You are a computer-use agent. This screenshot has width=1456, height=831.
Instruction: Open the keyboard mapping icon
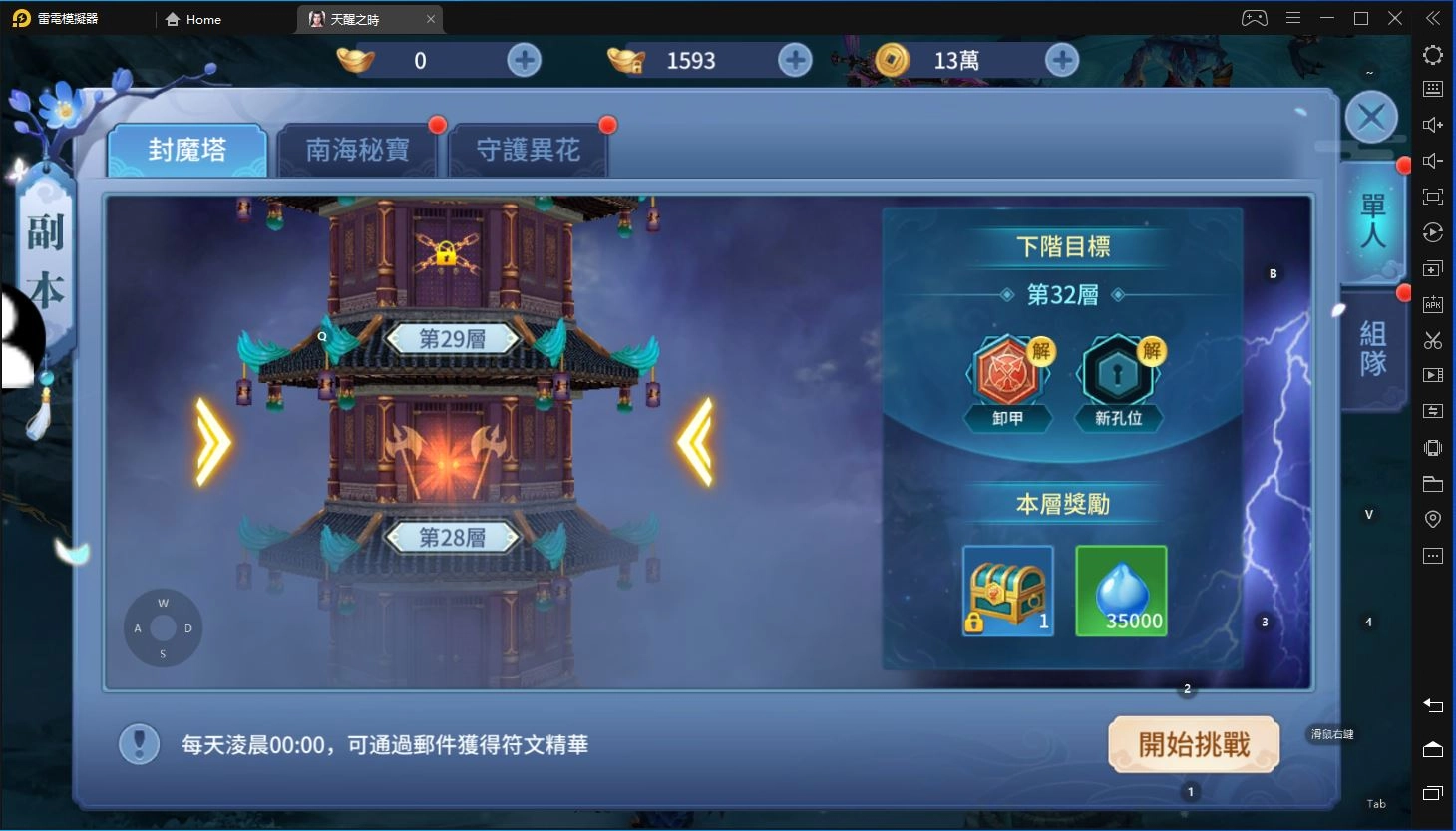[1433, 90]
